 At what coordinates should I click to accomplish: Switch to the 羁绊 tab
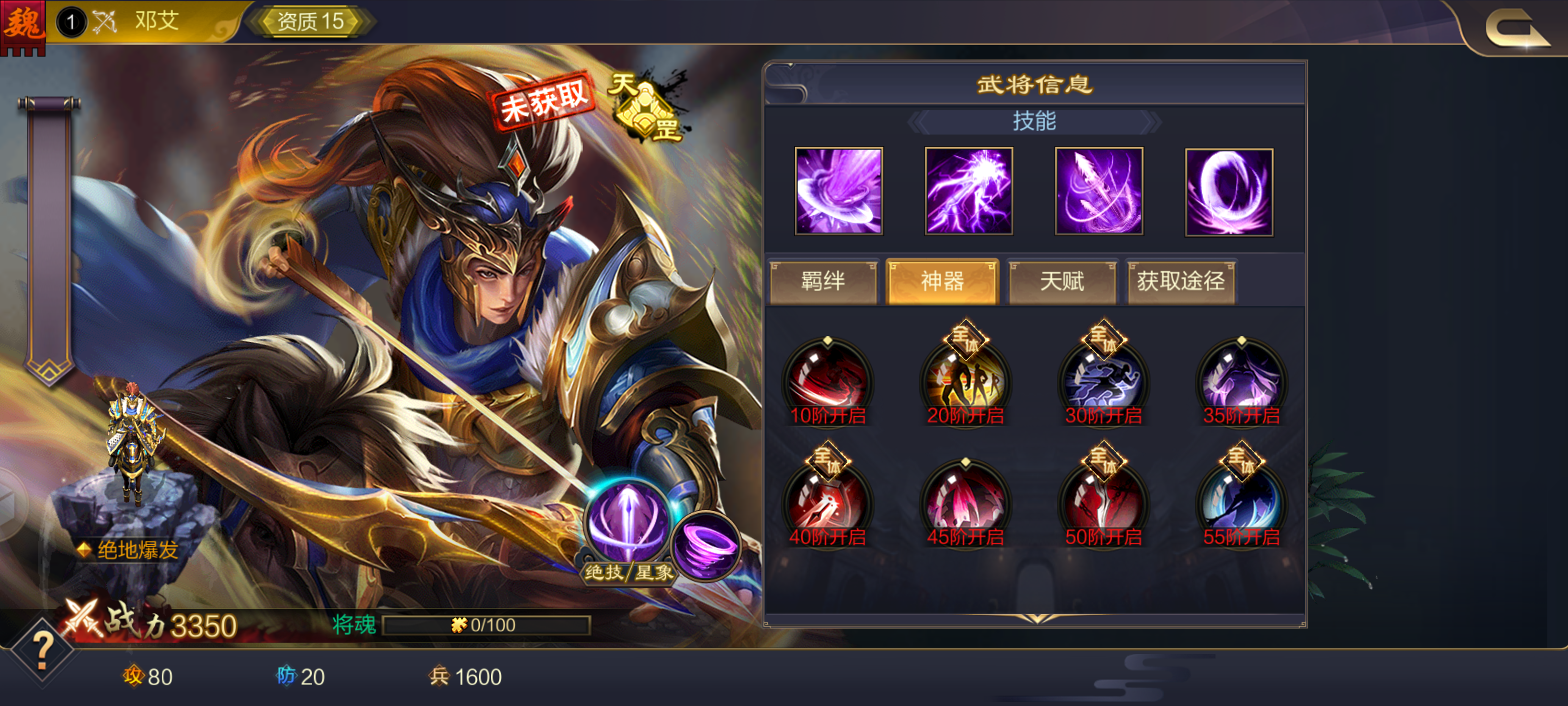pos(824,281)
